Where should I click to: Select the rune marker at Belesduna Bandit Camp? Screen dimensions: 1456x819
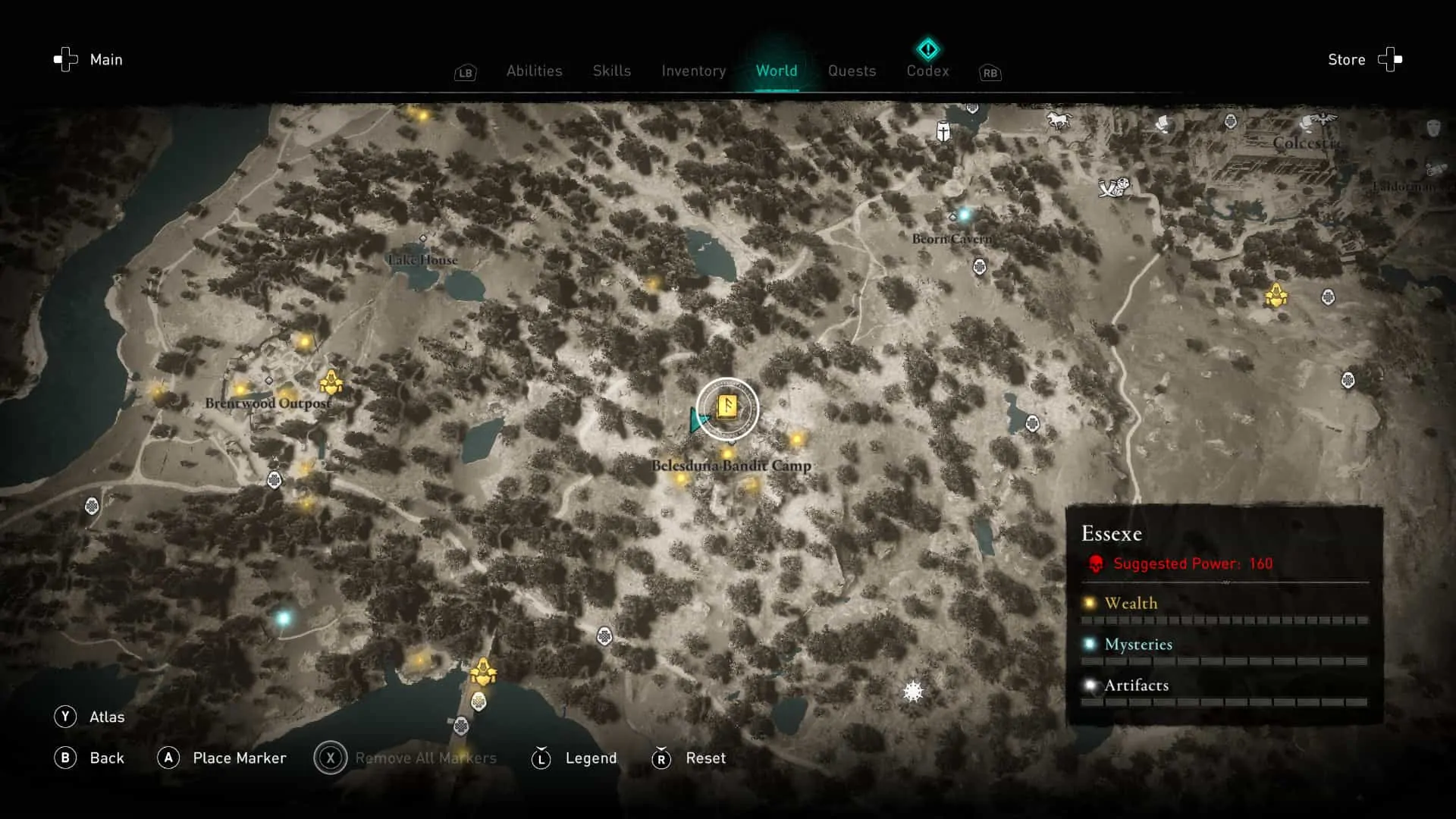[x=726, y=407]
